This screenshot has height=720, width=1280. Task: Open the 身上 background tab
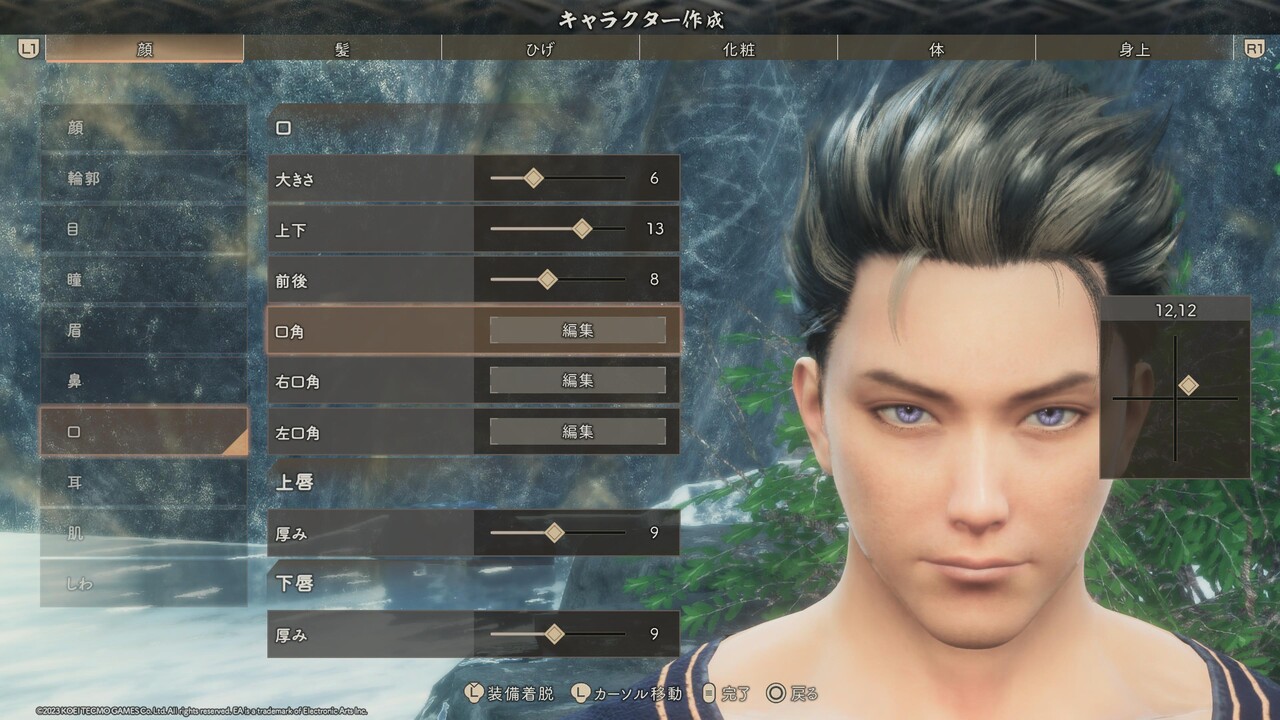coord(1134,49)
